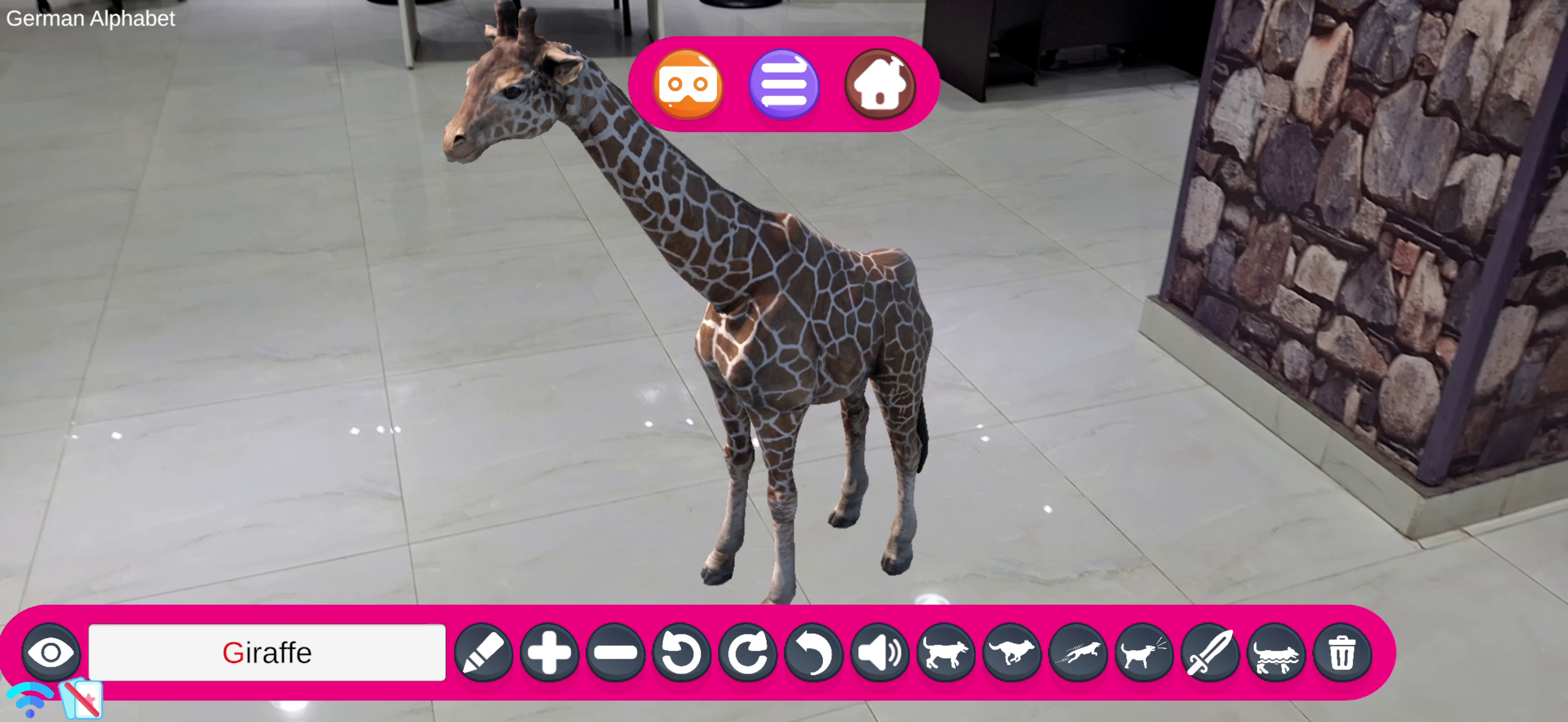Enlarge the giraffe with the plus icon
Viewport: 1568px width, 722px height.
tap(550, 653)
